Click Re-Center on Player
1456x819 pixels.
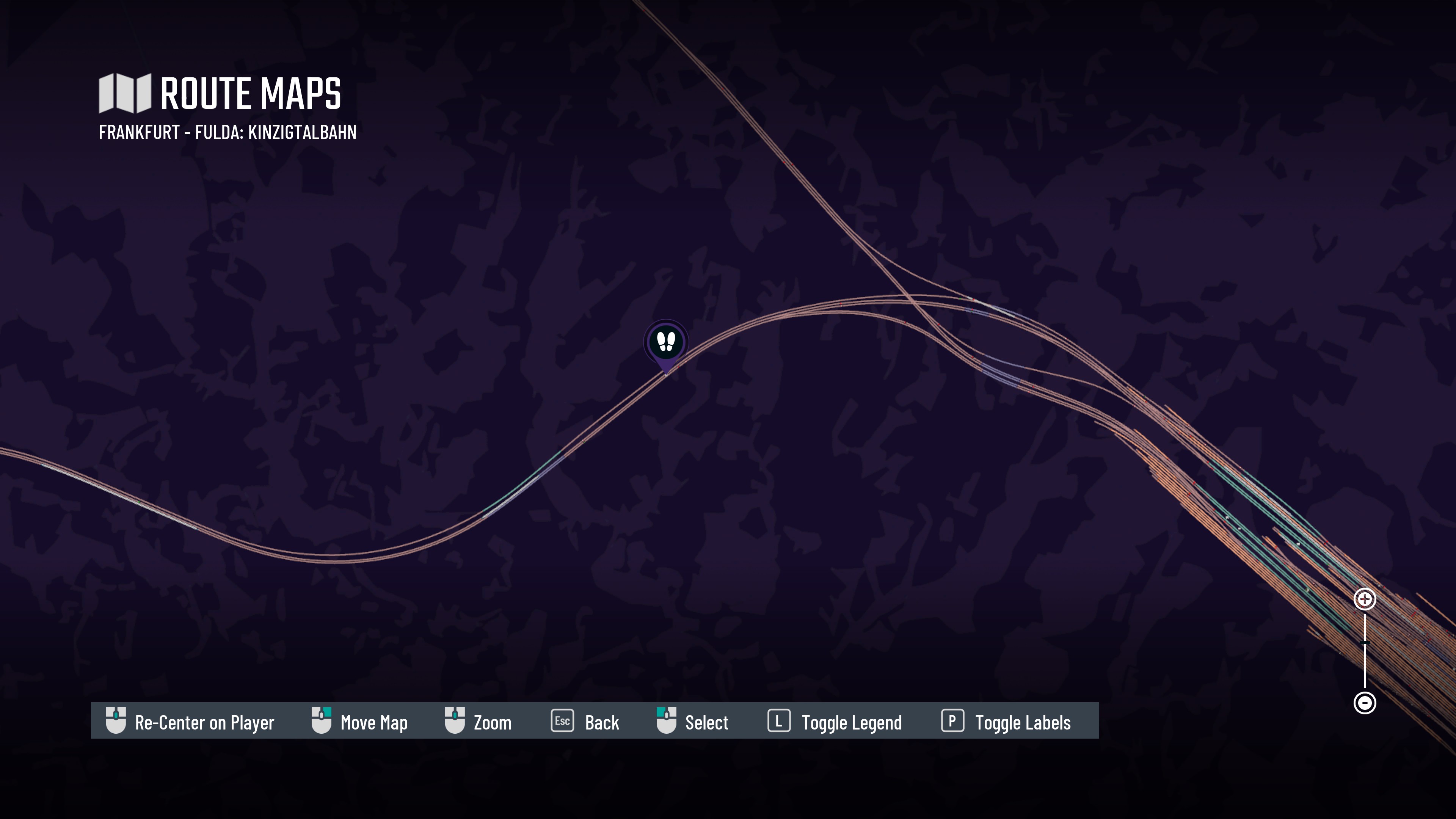(190, 722)
